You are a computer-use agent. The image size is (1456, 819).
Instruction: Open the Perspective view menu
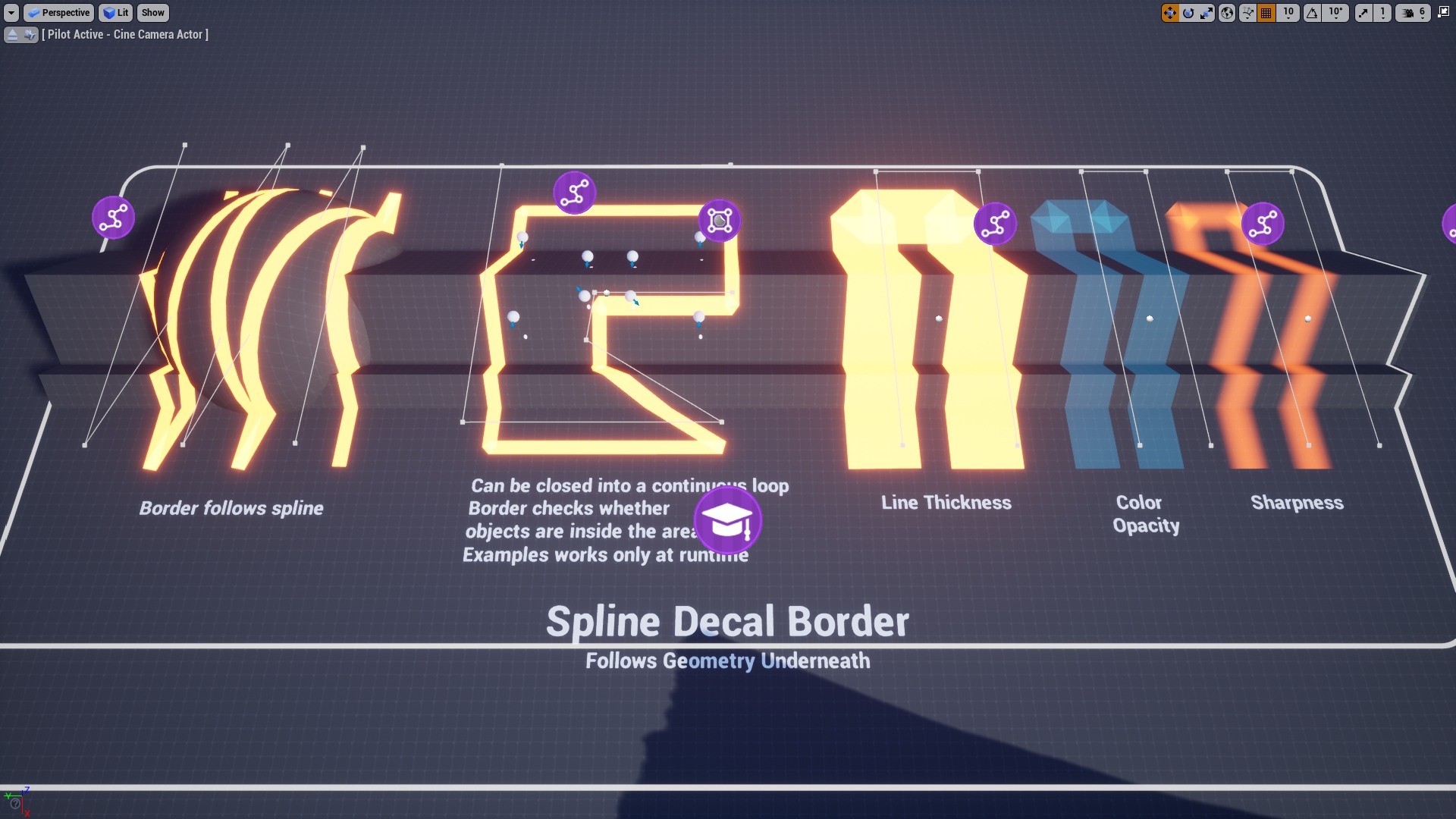coord(59,13)
